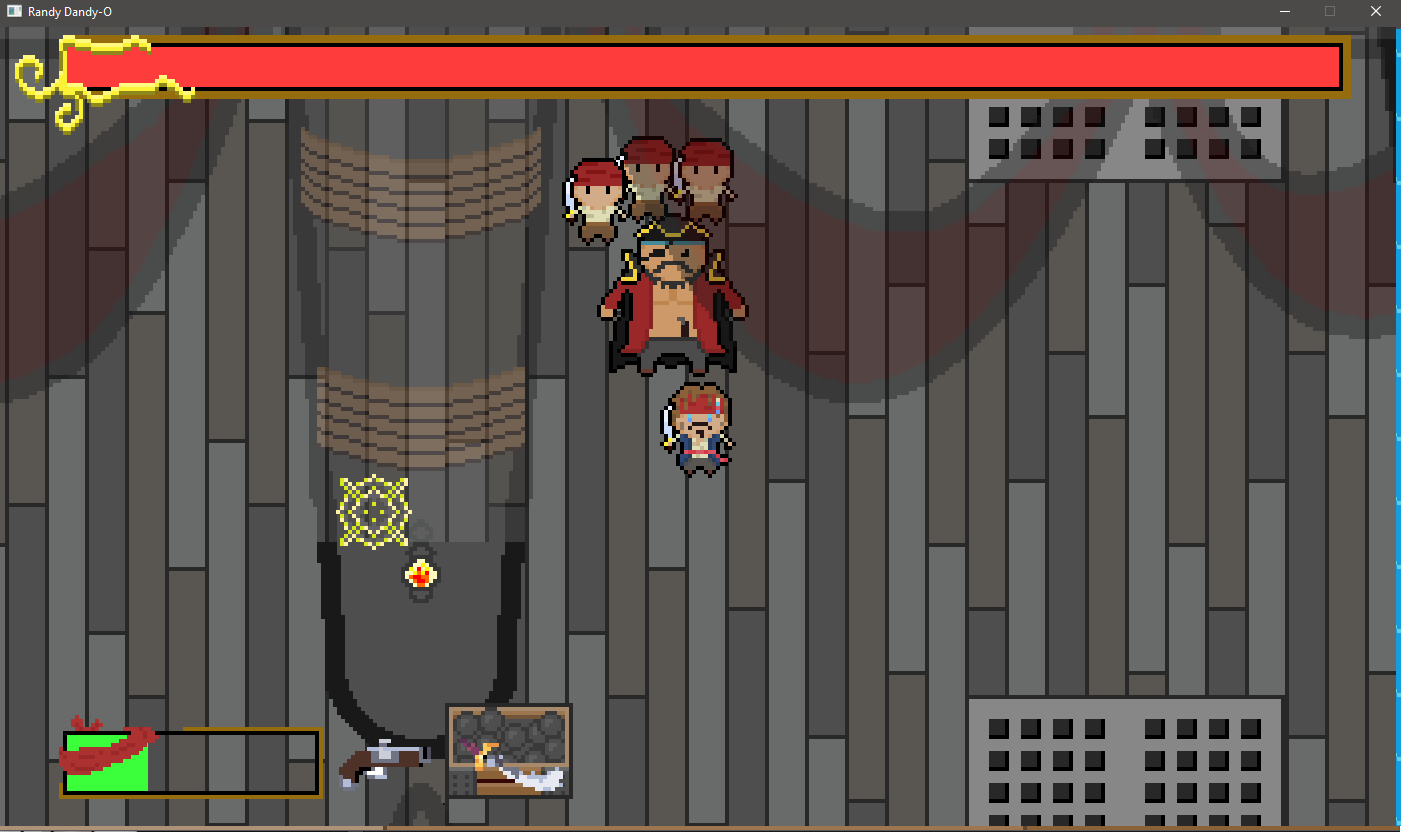Click the lit cannon fuse flame

tap(420, 573)
